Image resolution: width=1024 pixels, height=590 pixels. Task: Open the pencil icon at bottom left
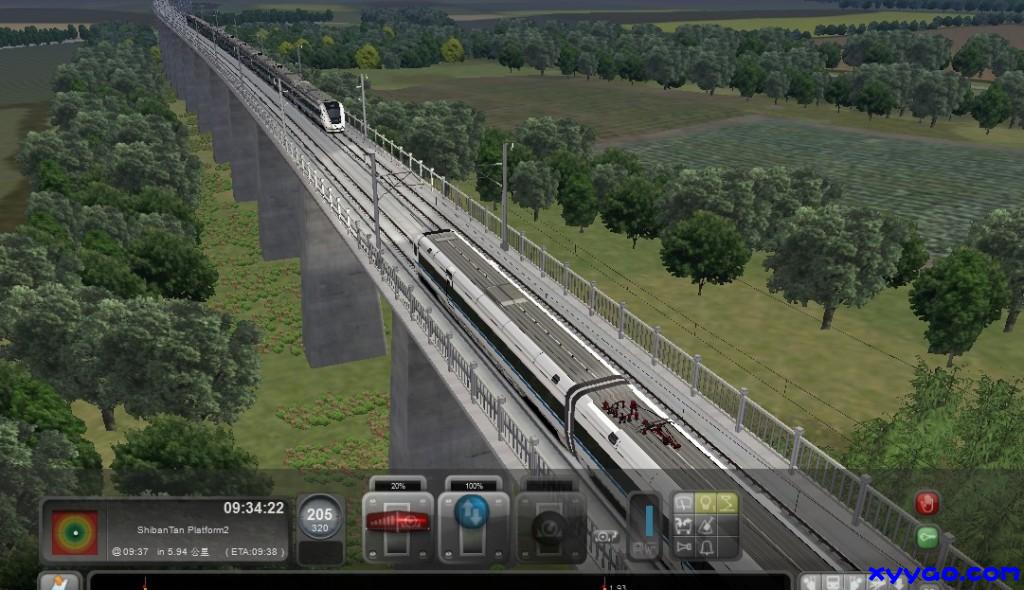pos(59,581)
